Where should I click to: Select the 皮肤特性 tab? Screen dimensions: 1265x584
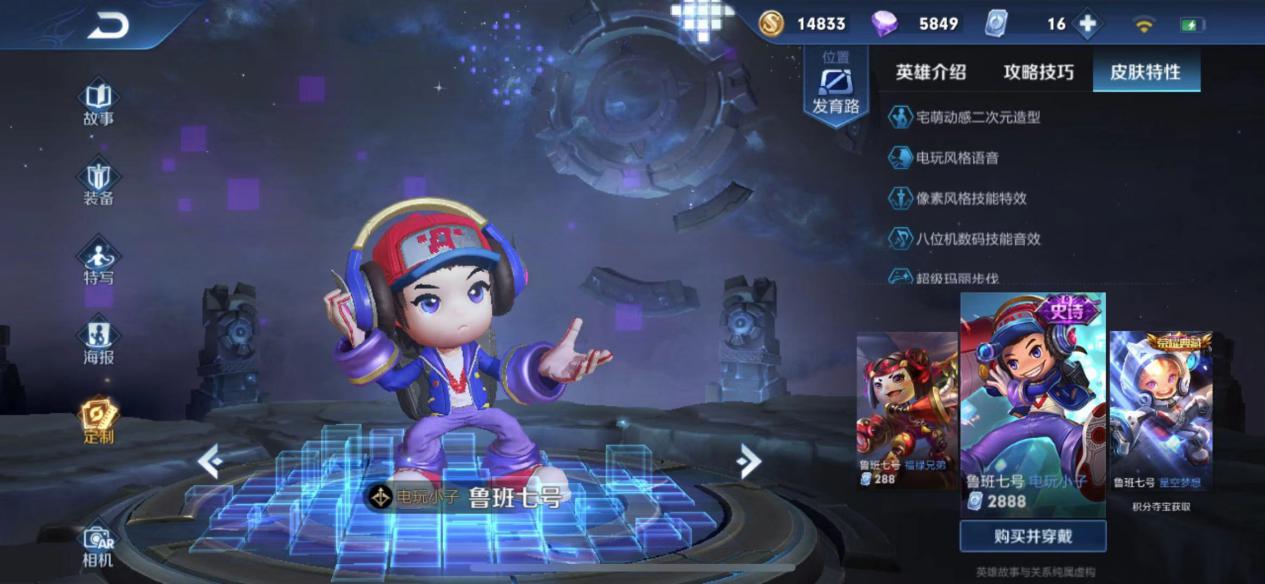coord(1144,72)
